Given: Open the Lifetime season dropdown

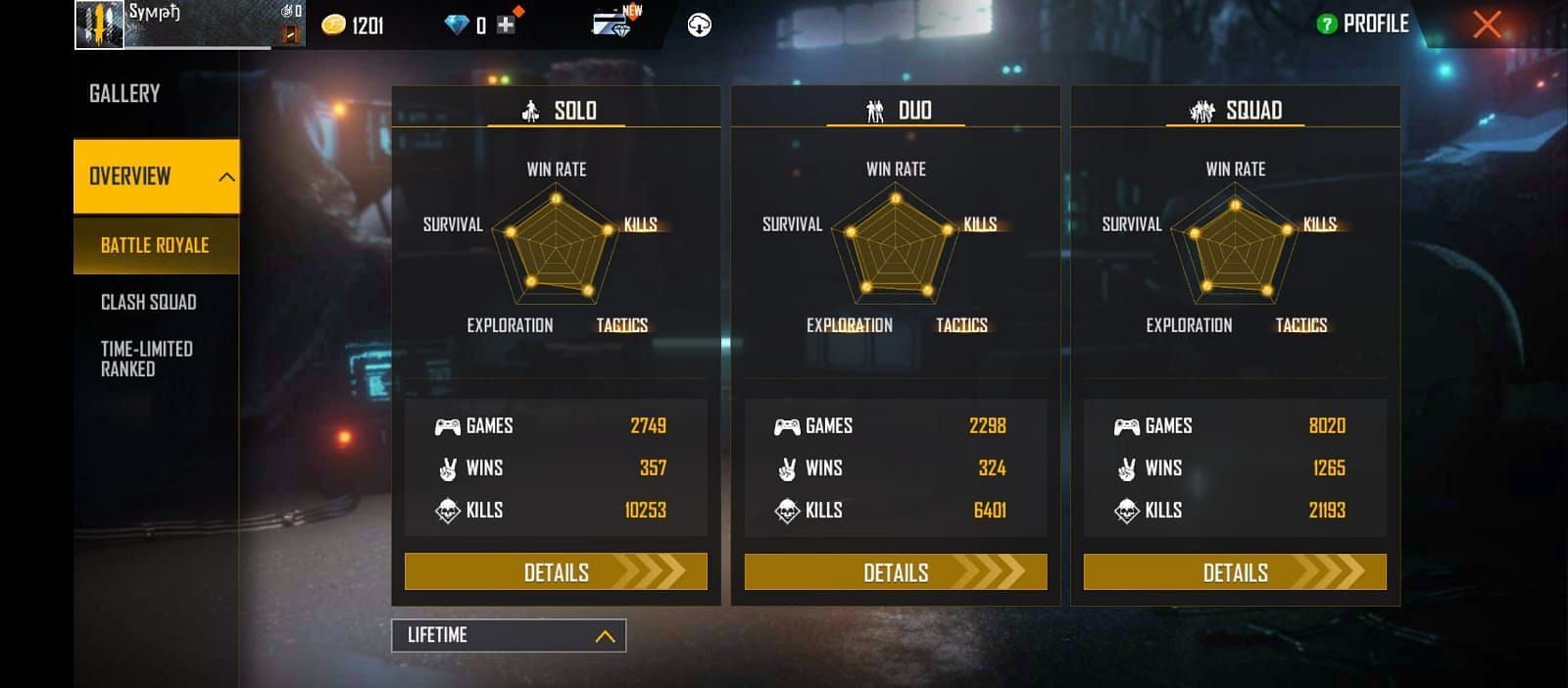Looking at the screenshot, I should tap(509, 635).
